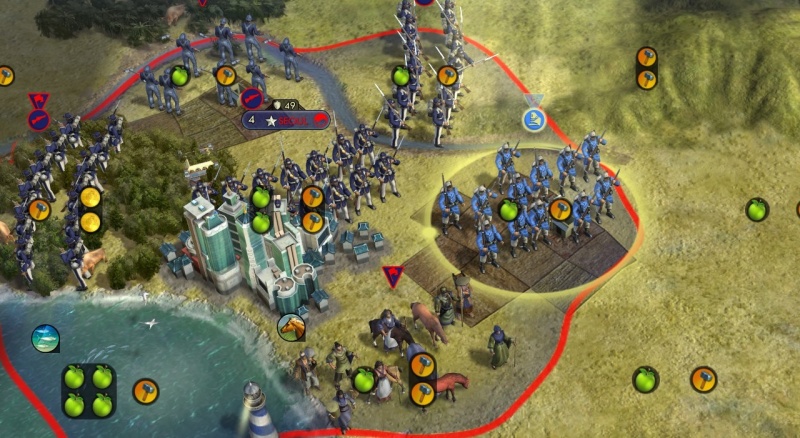This screenshot has height=438, width=800.
Task: Select the light-blue civilian unit flag
Action: 536,119
